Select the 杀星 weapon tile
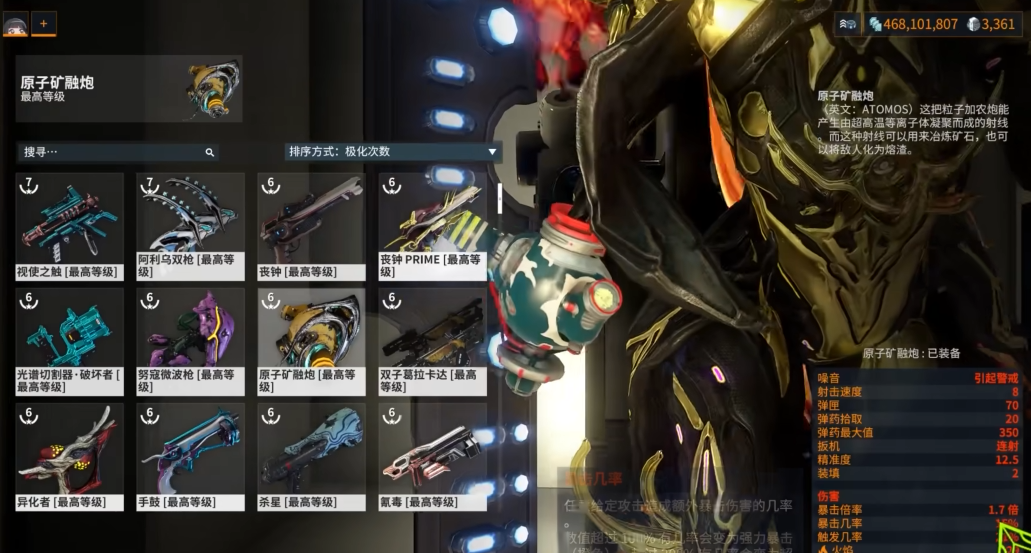 310,456
